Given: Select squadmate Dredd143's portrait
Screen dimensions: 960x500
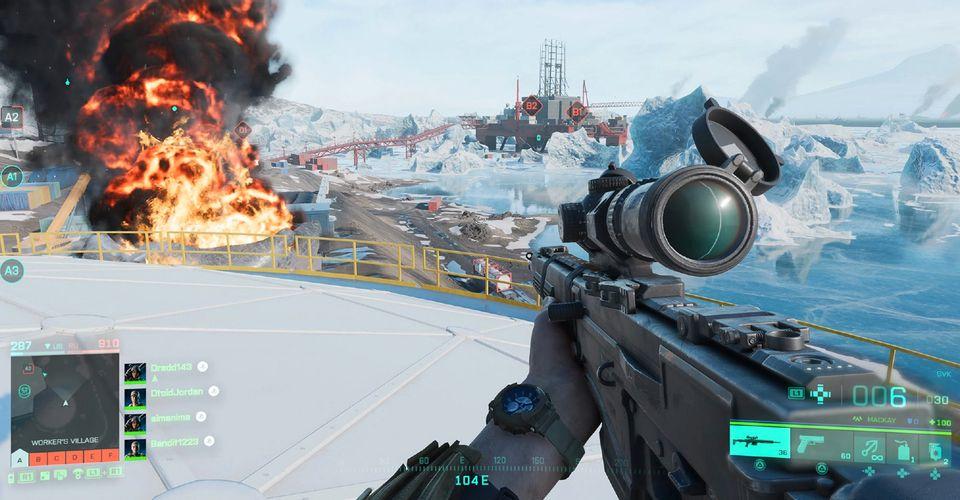Looking at the screenshot, I should pos(135,372).
